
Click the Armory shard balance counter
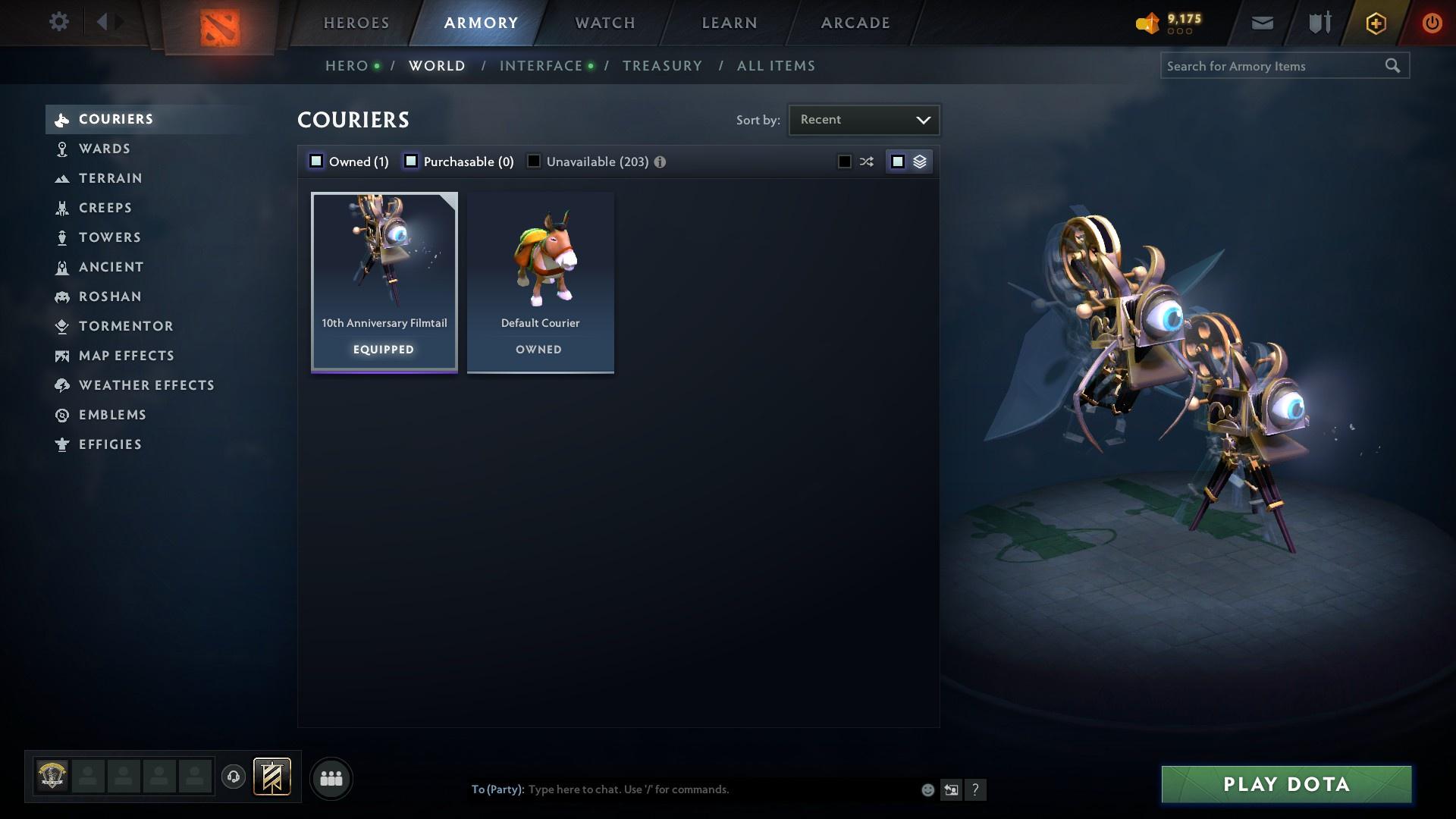click(x=1166, y=22)
